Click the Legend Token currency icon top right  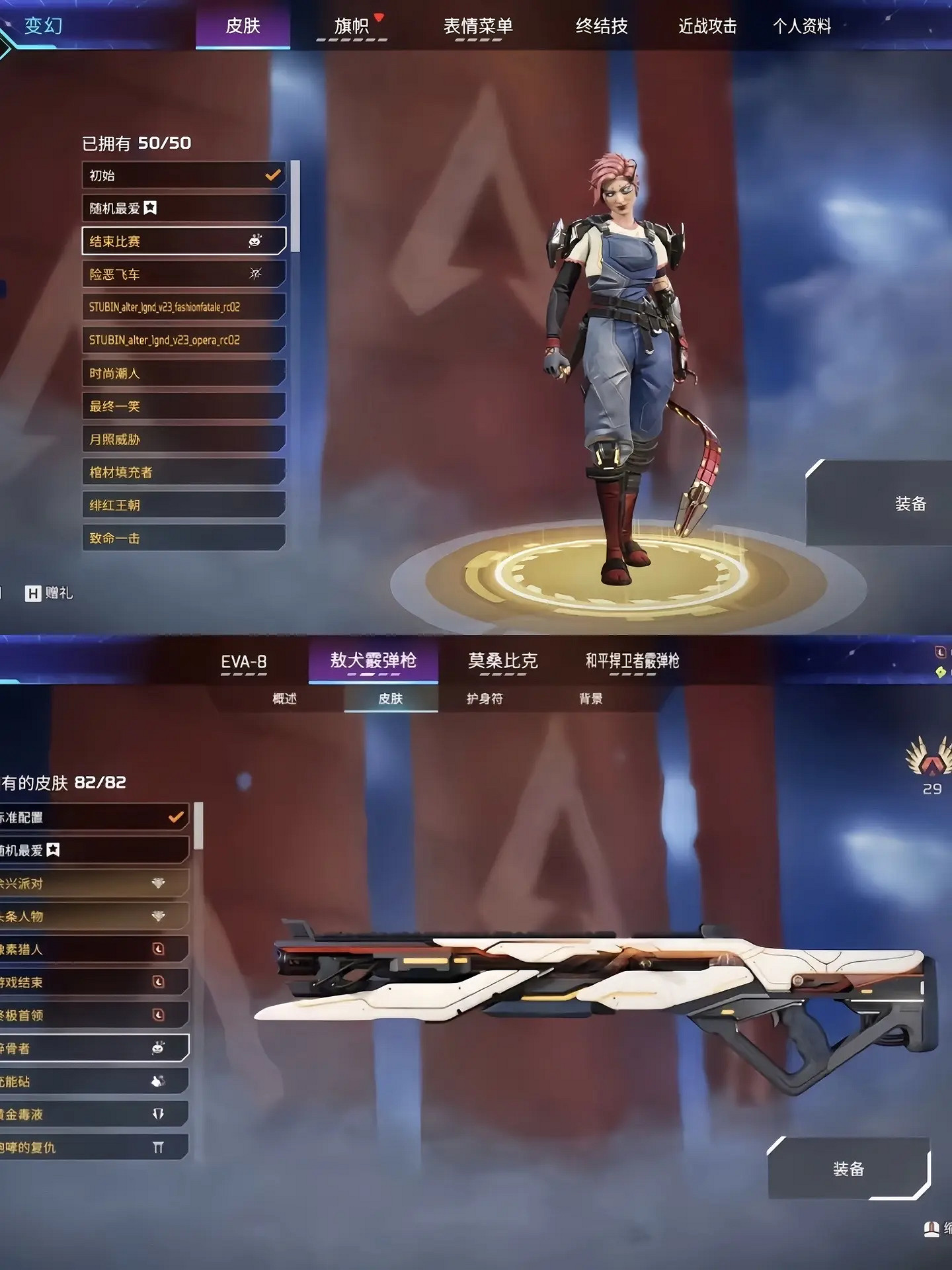(x=941, y=652)
